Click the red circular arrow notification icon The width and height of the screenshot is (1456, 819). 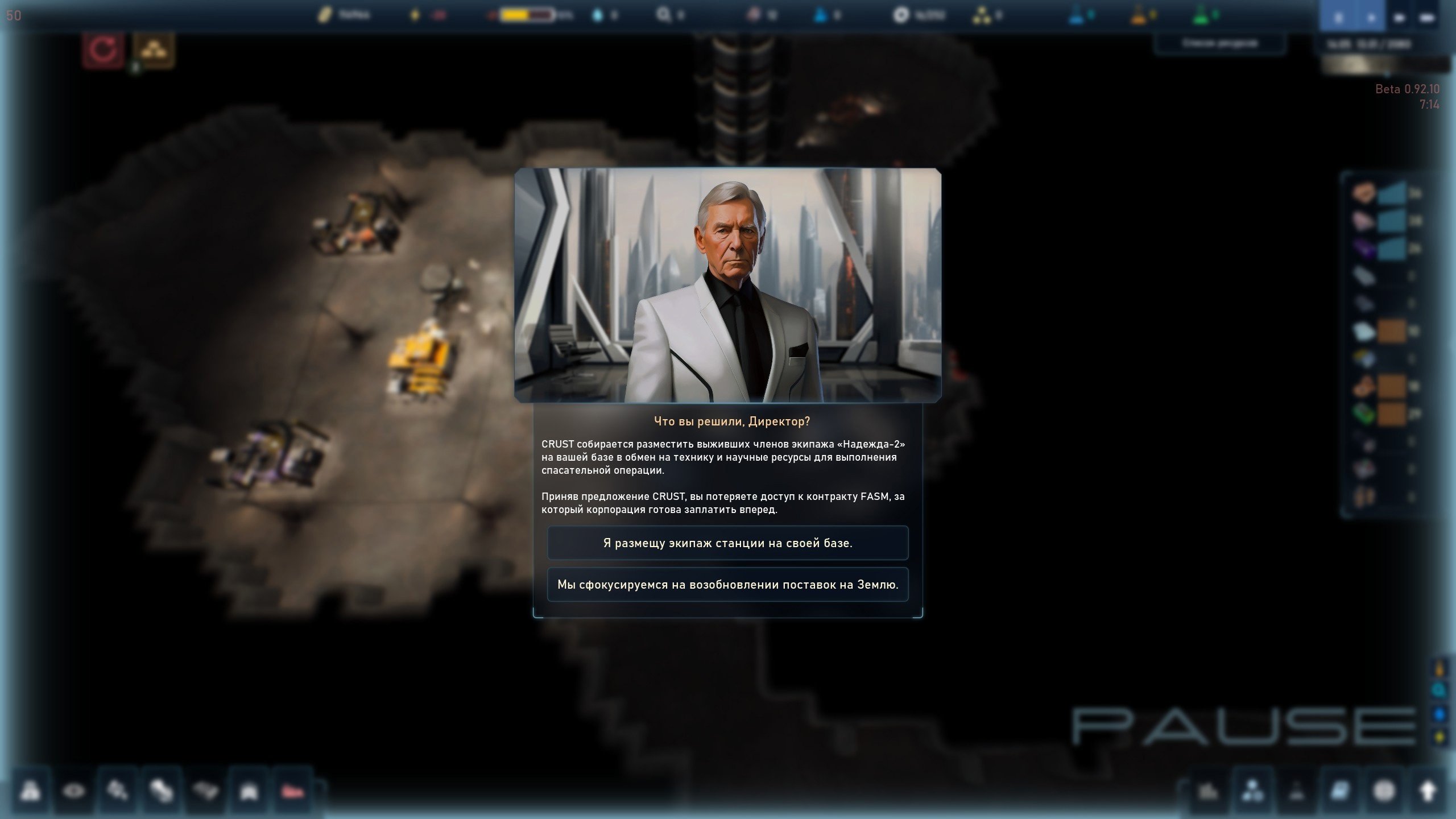[103, 50]
